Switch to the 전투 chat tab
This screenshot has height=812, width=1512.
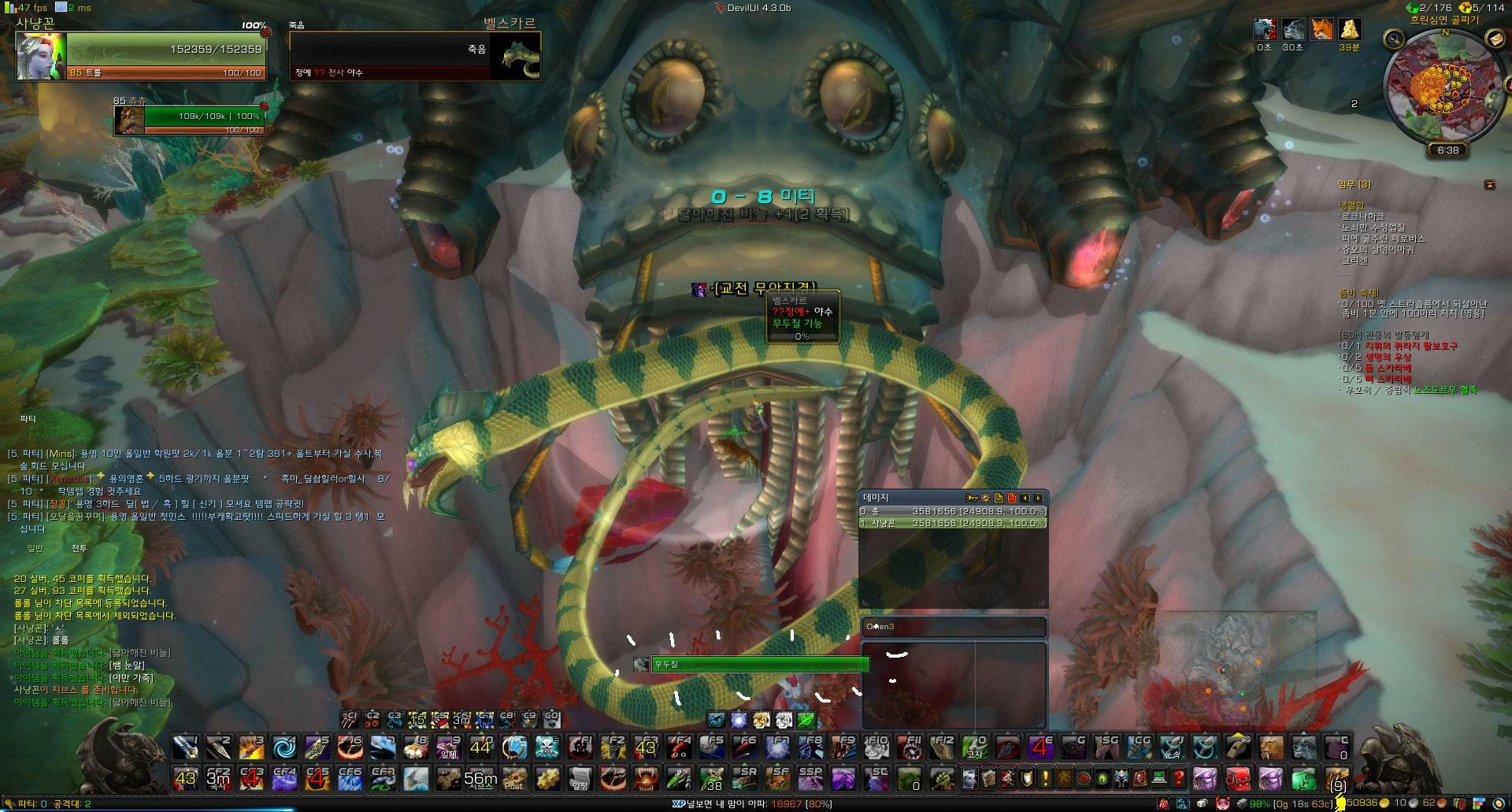(80, 548)
